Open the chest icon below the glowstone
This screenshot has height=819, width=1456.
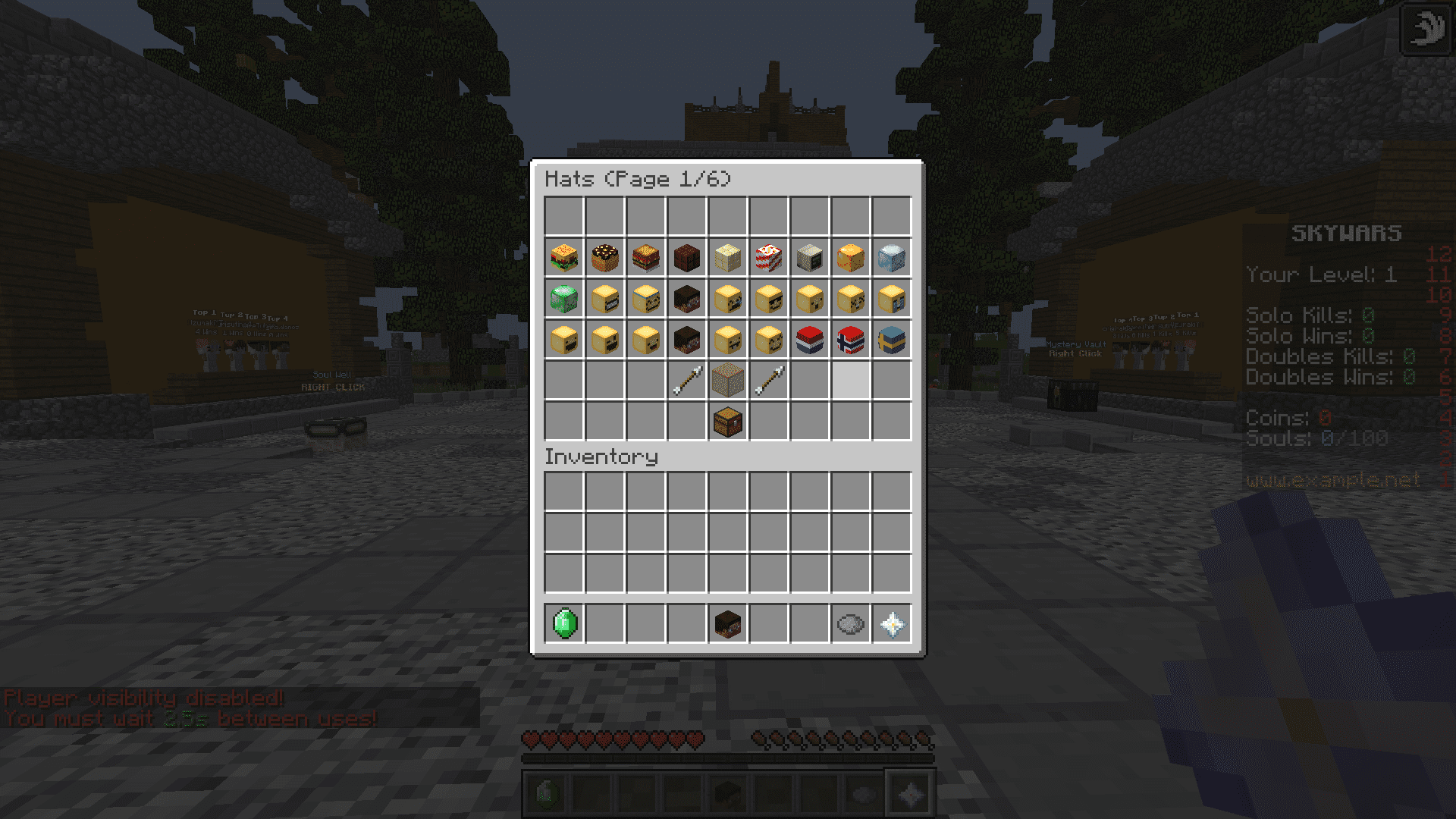(x=728, y=422)
